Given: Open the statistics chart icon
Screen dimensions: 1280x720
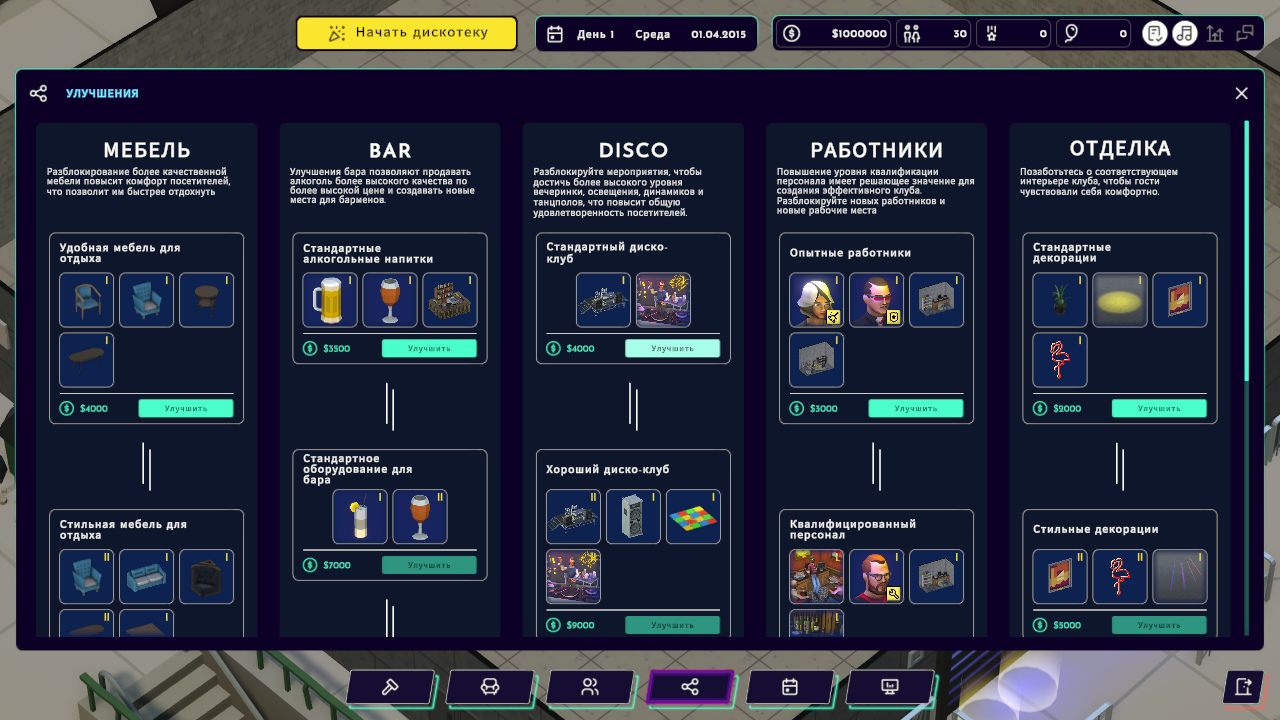Looking at the screenshot, I should (x=1215, y=33).
